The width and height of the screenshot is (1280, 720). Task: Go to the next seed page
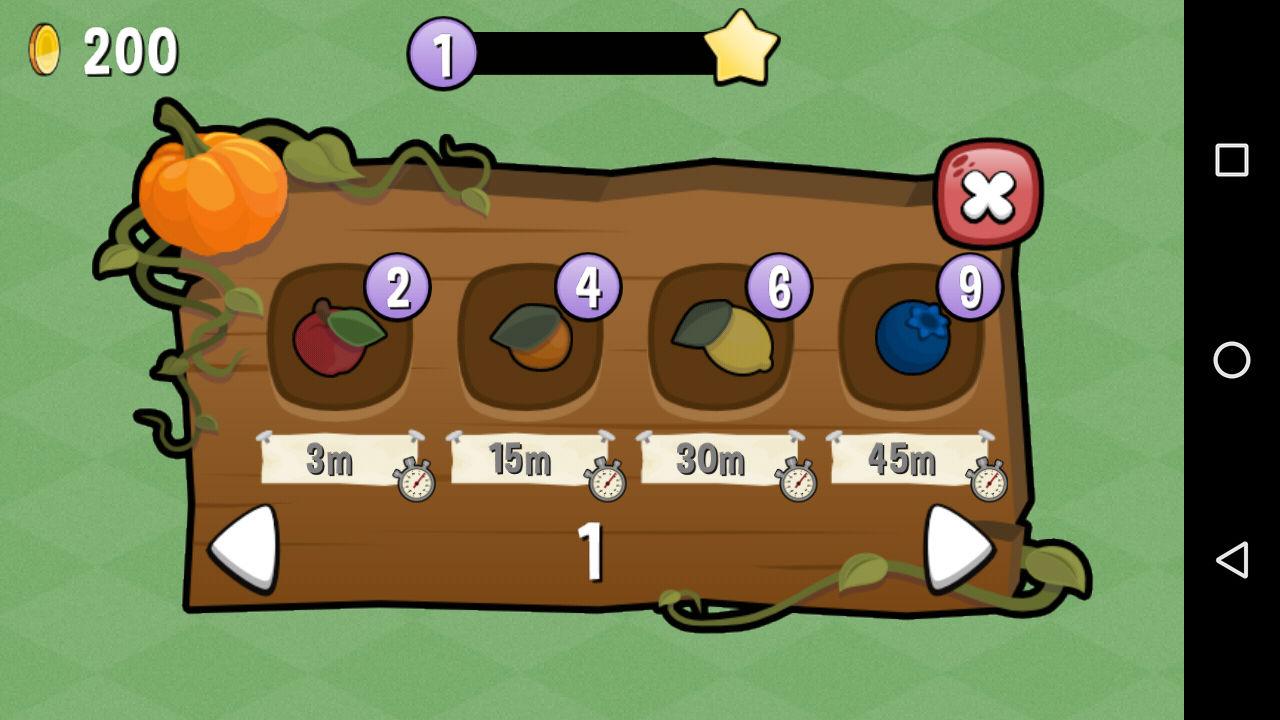point(957,548)
